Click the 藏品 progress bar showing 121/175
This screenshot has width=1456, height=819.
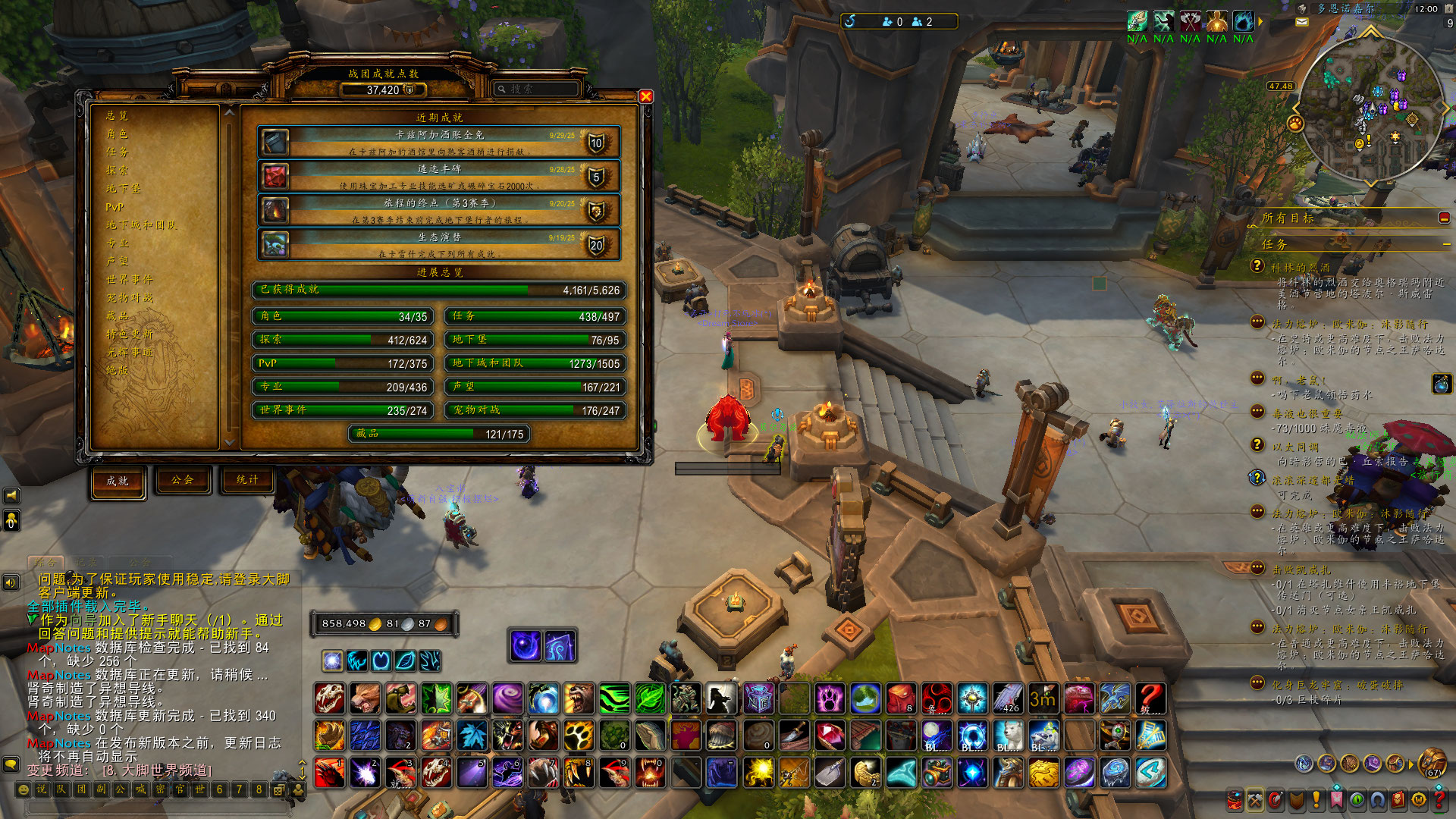pyautogui.click(x=439, y=434)
